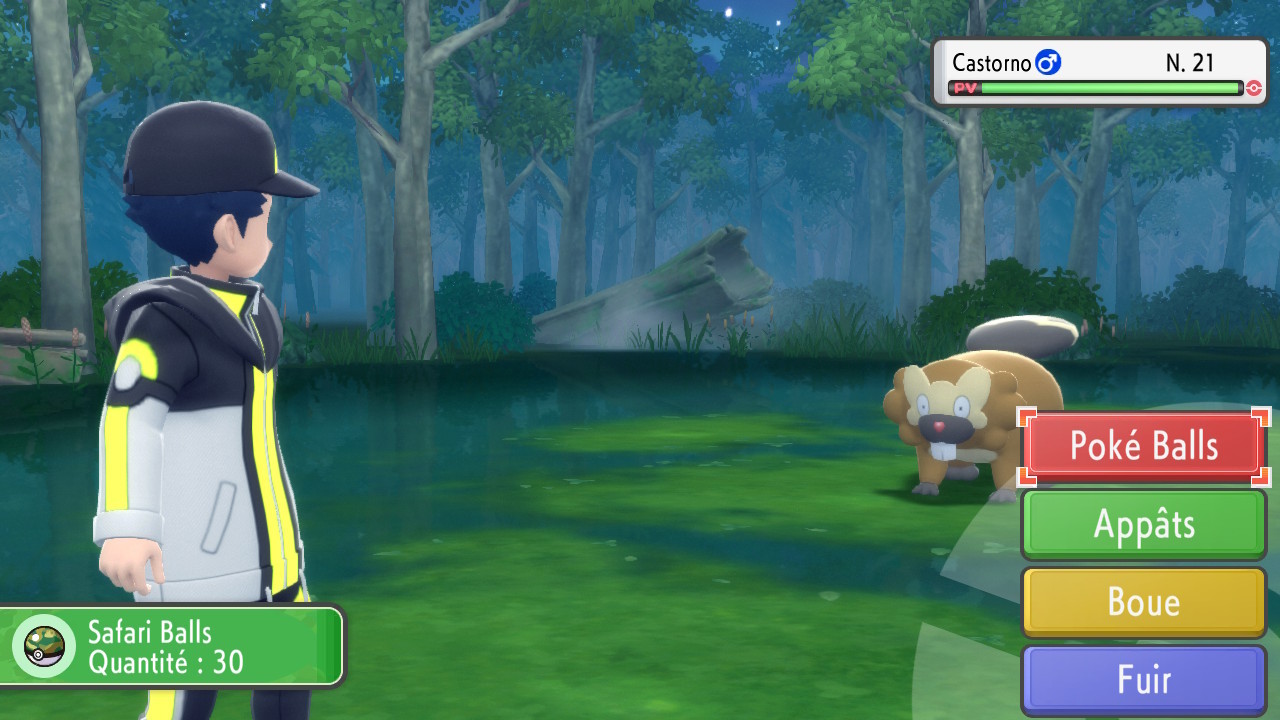The image size is (1280, 720).
Task: Choose "Appâts" to throw bait
Action: point(1143,524)
